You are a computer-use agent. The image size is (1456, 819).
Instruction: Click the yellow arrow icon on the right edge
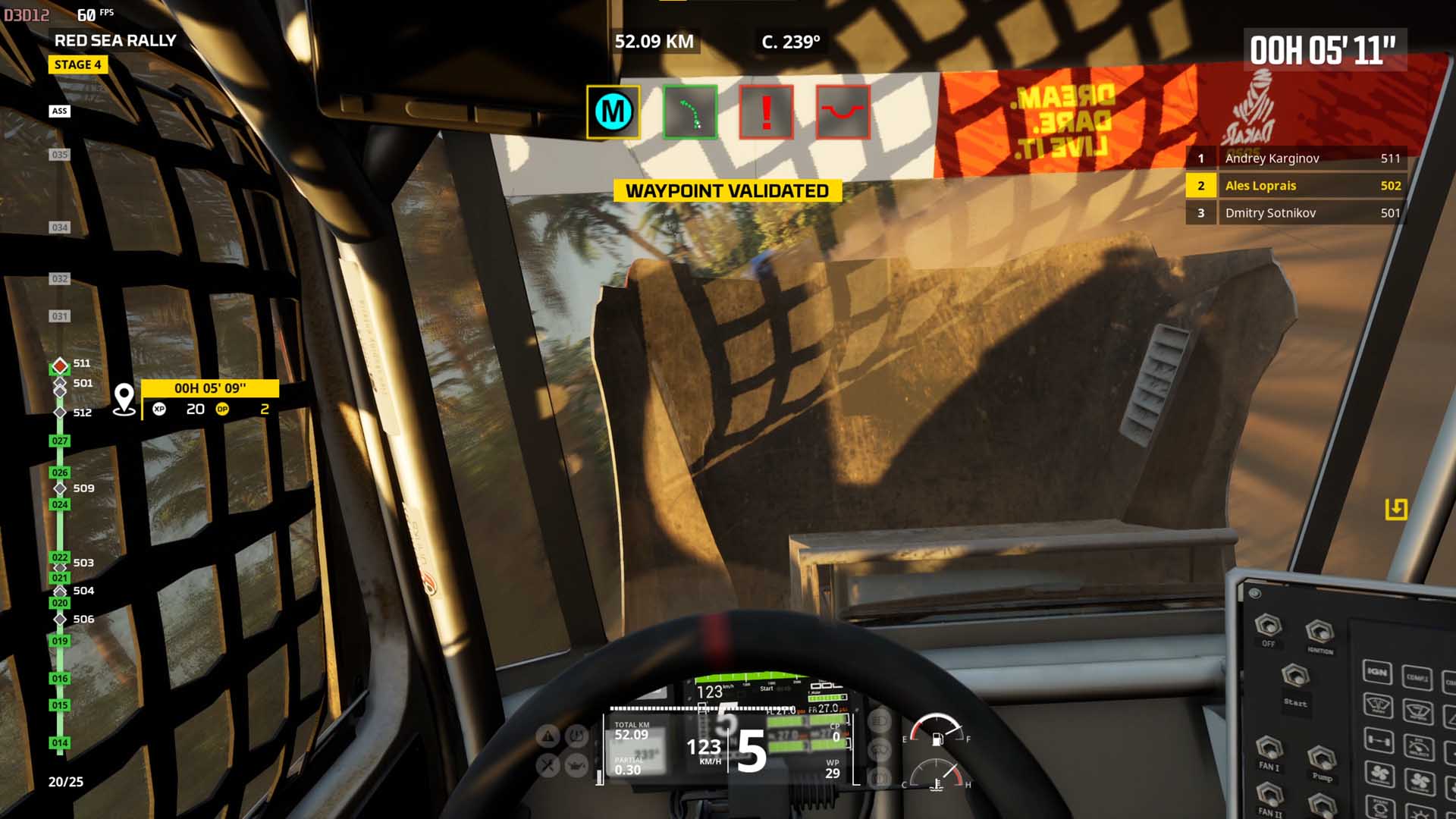(x=1396, y=509)
